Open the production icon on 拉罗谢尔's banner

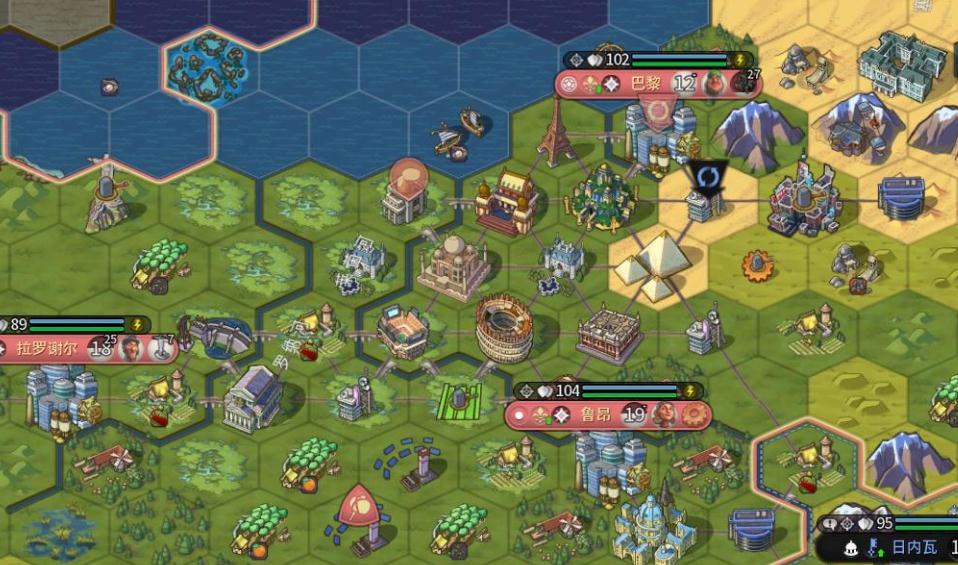click(162, 349)
